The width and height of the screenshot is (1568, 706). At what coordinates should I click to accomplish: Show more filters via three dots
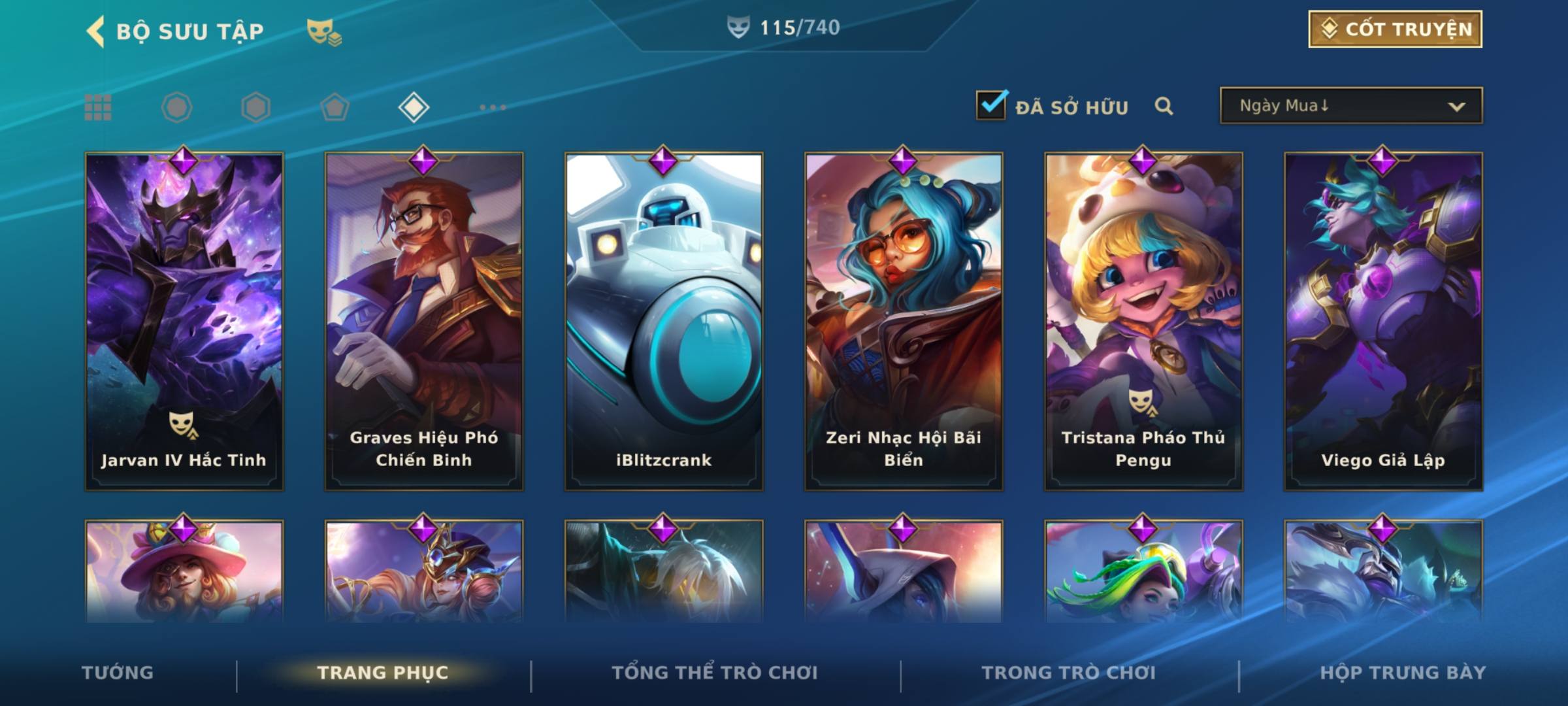click(x=493, y=107)
